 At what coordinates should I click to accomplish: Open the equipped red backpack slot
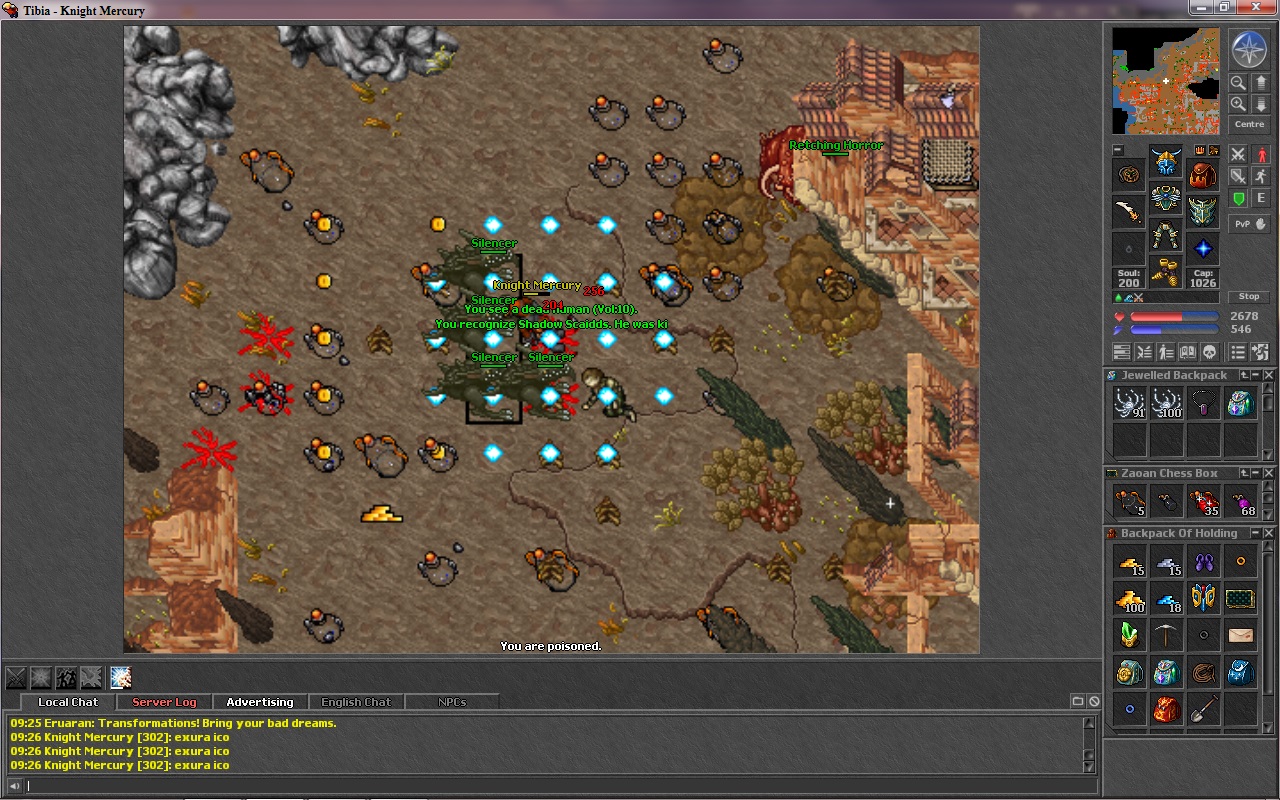(1203, 175)
